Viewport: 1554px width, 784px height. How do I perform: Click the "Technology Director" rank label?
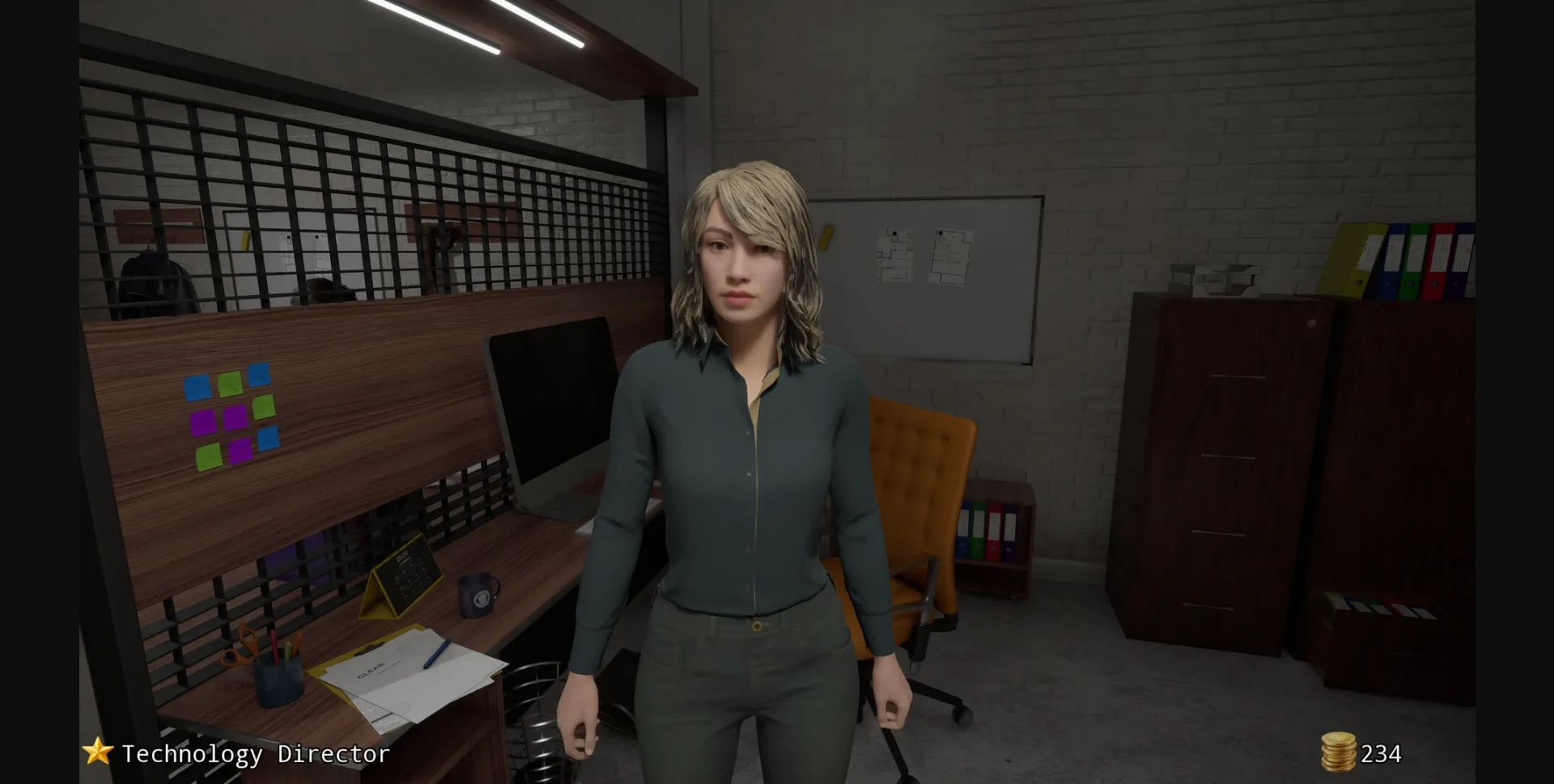(x=255, y=754)
